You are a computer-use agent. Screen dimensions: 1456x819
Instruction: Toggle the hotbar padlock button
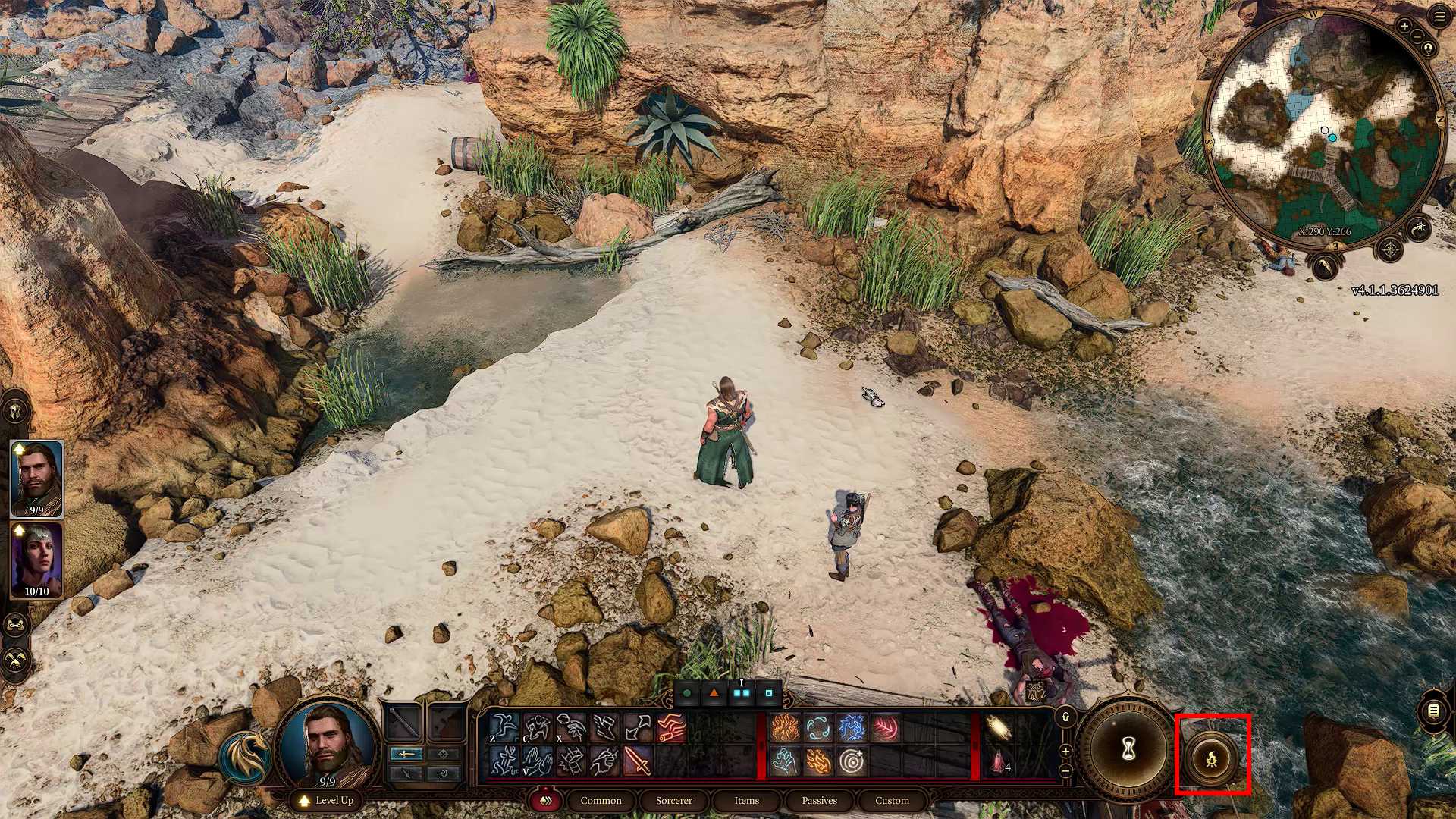pyautogui.click(x=1065, y=716)
